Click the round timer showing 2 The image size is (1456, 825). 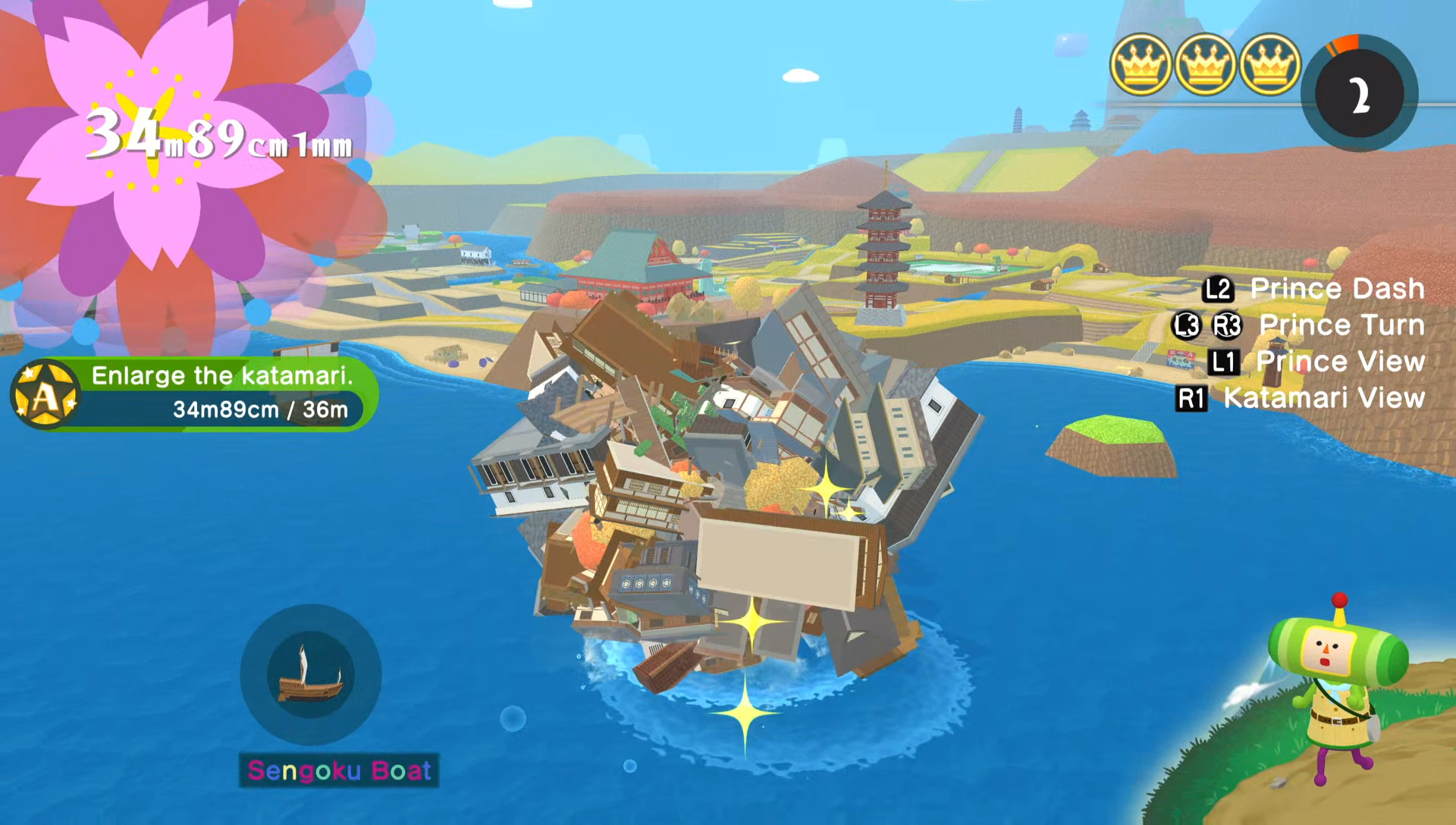[1360, 93]
